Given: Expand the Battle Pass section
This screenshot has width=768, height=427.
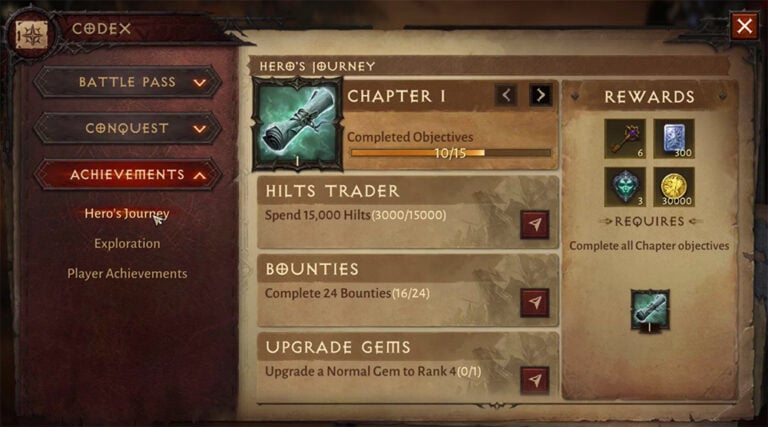Looking at the screenshot, I should [x=127, y=82].
